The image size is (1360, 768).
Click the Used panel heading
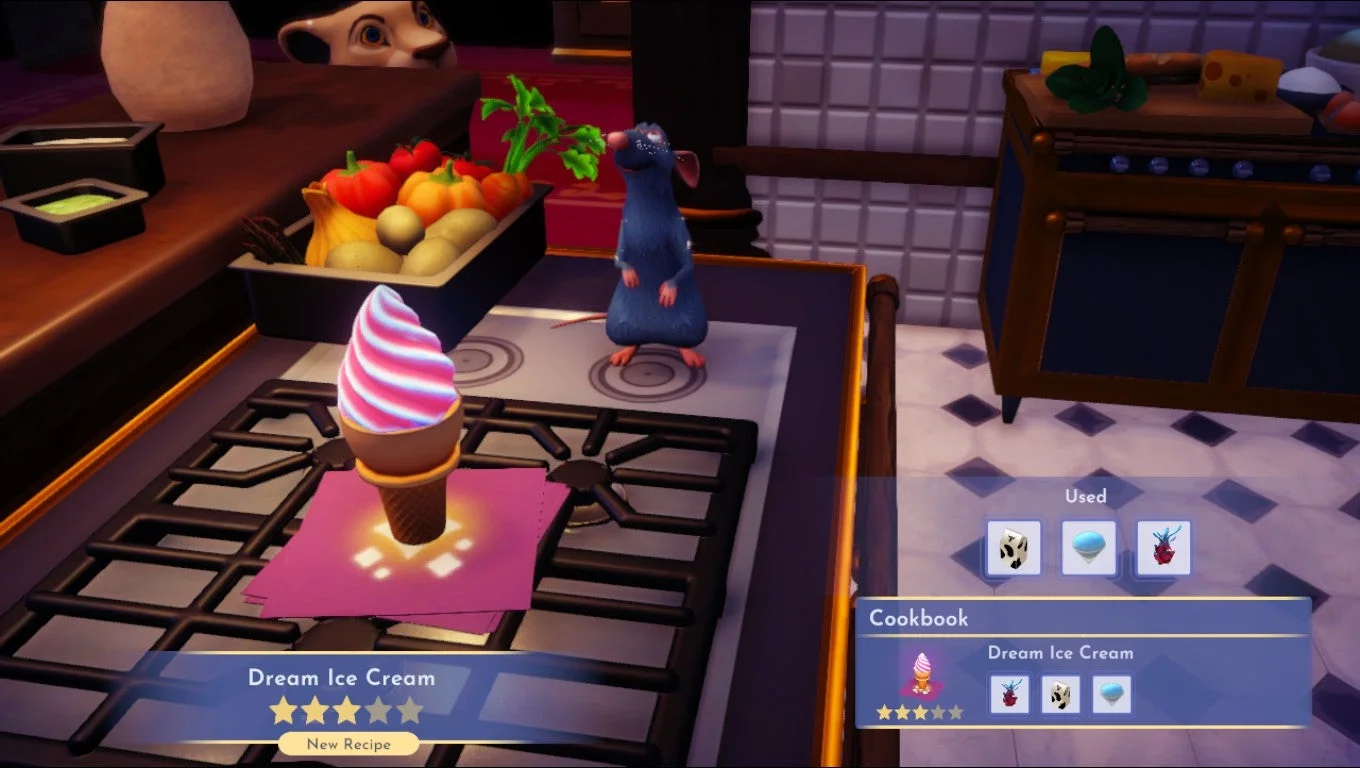pos(1086,496)
